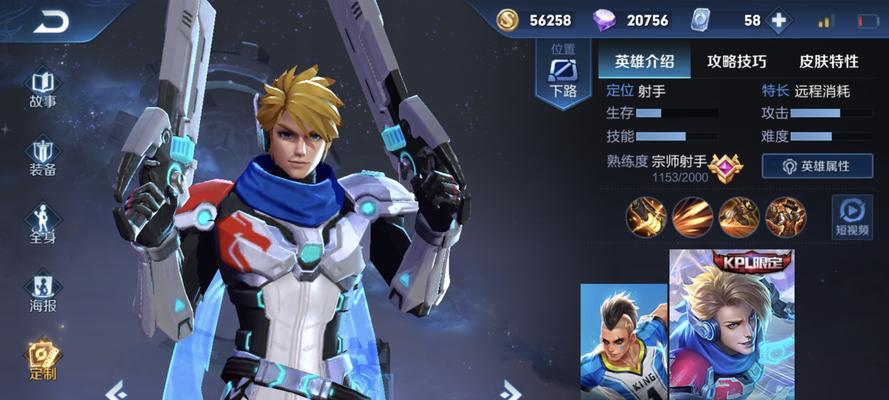The image size is (889, 400).
Task: Switch to the 皮肤特性 skin features tab
Action: click(830, 61)
